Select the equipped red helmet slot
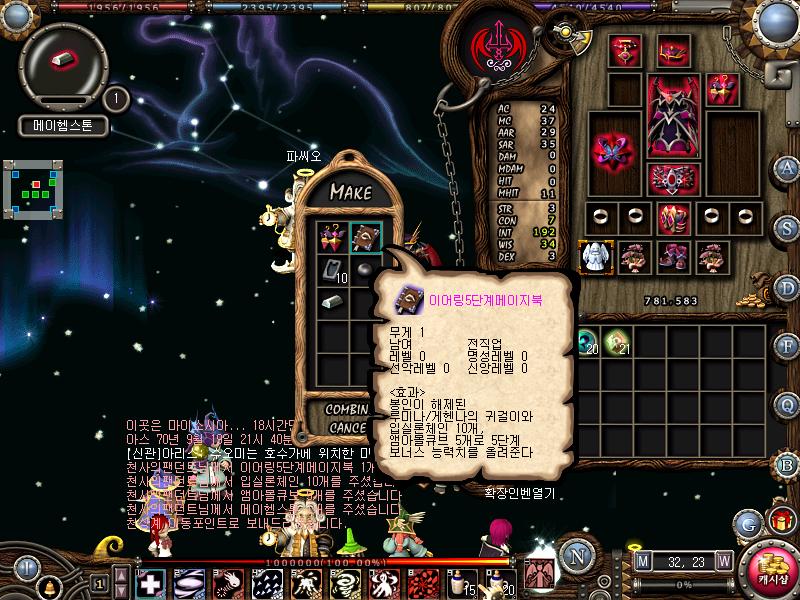 tap(673, 50)
